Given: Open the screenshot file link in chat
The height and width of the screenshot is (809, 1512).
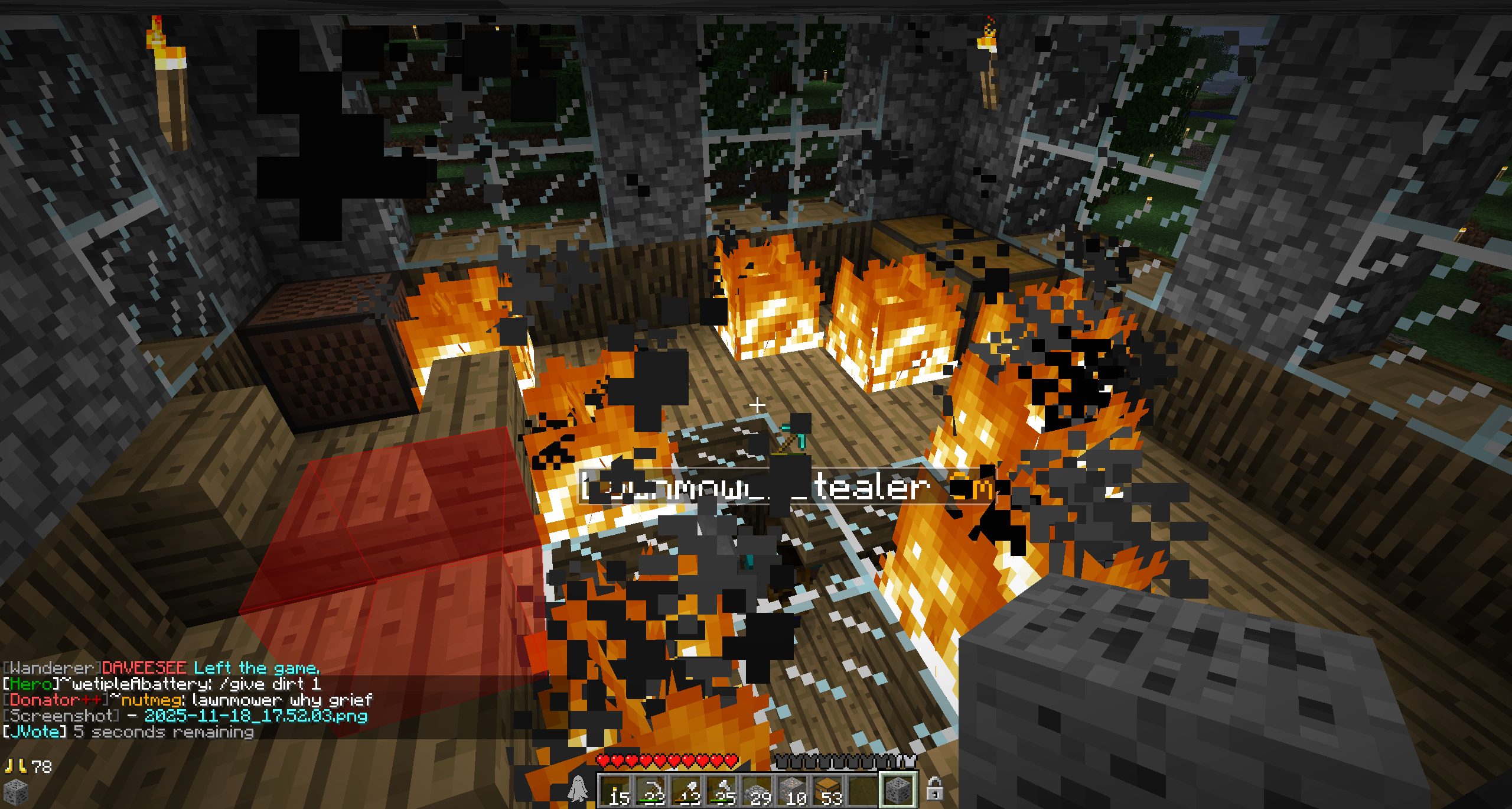Looking at the screenshot, I should (256, 716).
